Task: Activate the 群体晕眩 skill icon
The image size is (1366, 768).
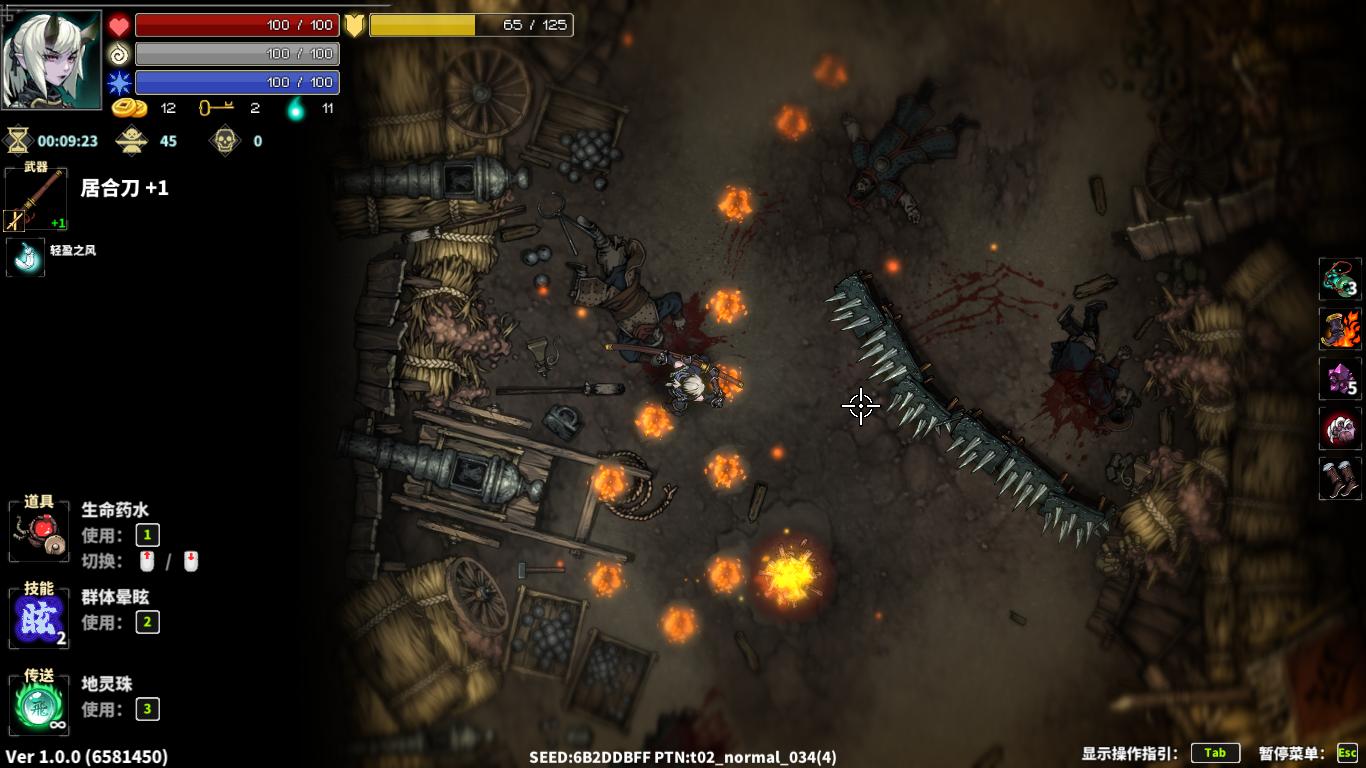Action: coord(39,619)
